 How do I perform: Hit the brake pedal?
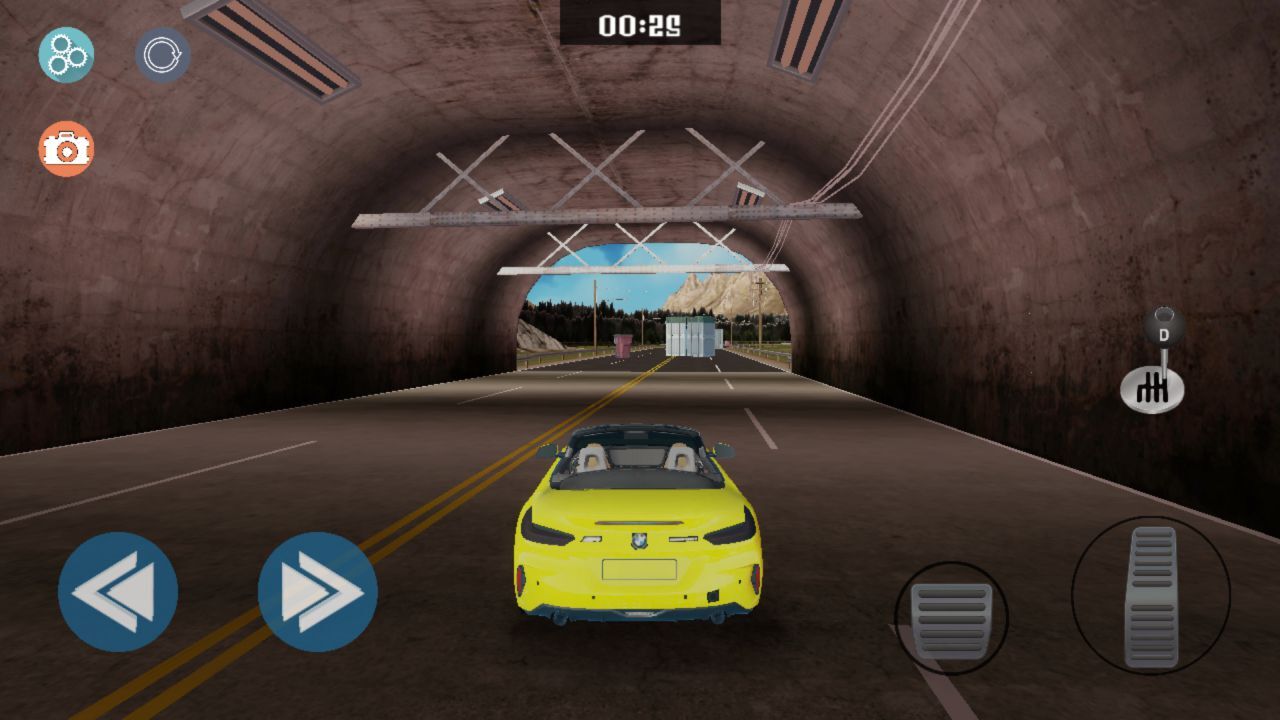tap(951, 618)
